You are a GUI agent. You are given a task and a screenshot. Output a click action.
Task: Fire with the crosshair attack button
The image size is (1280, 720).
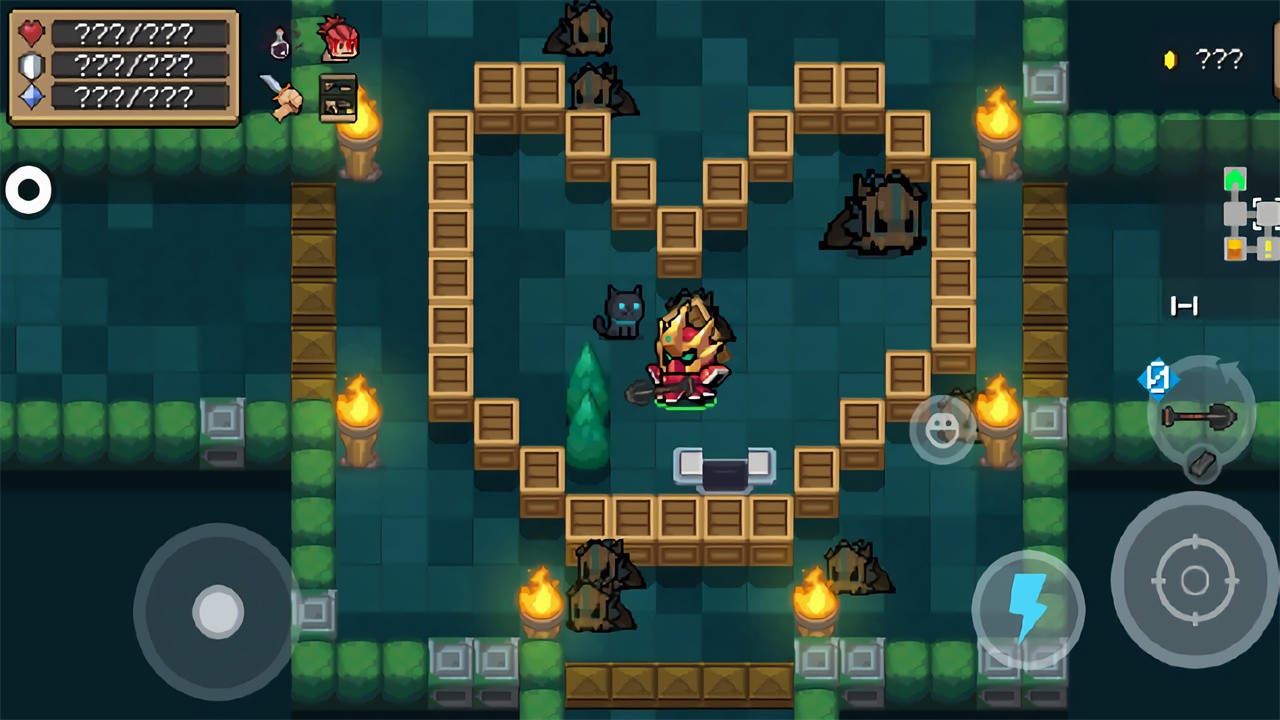[1194, 579]
